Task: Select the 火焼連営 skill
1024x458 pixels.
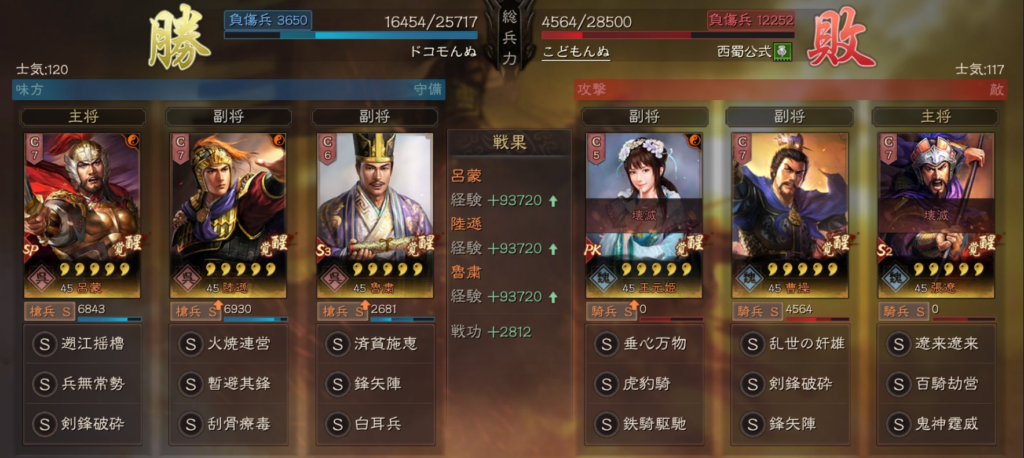Action: pos(229,343)
